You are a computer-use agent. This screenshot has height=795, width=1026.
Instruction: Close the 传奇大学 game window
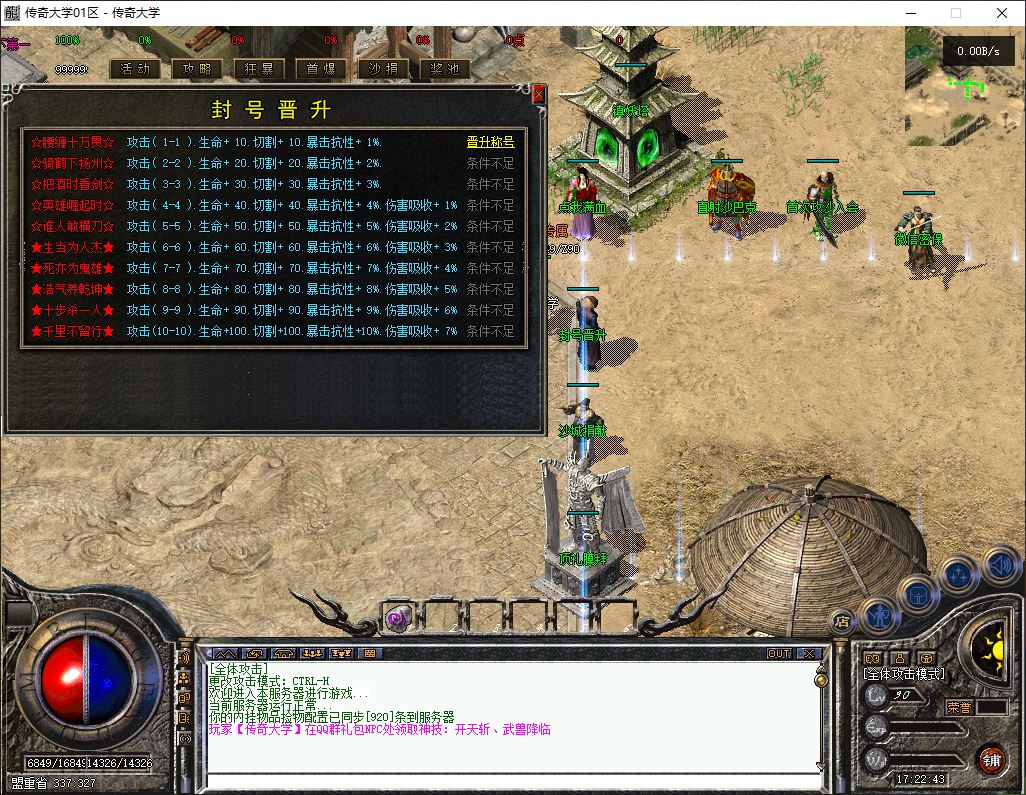[x=1002, y=13]
